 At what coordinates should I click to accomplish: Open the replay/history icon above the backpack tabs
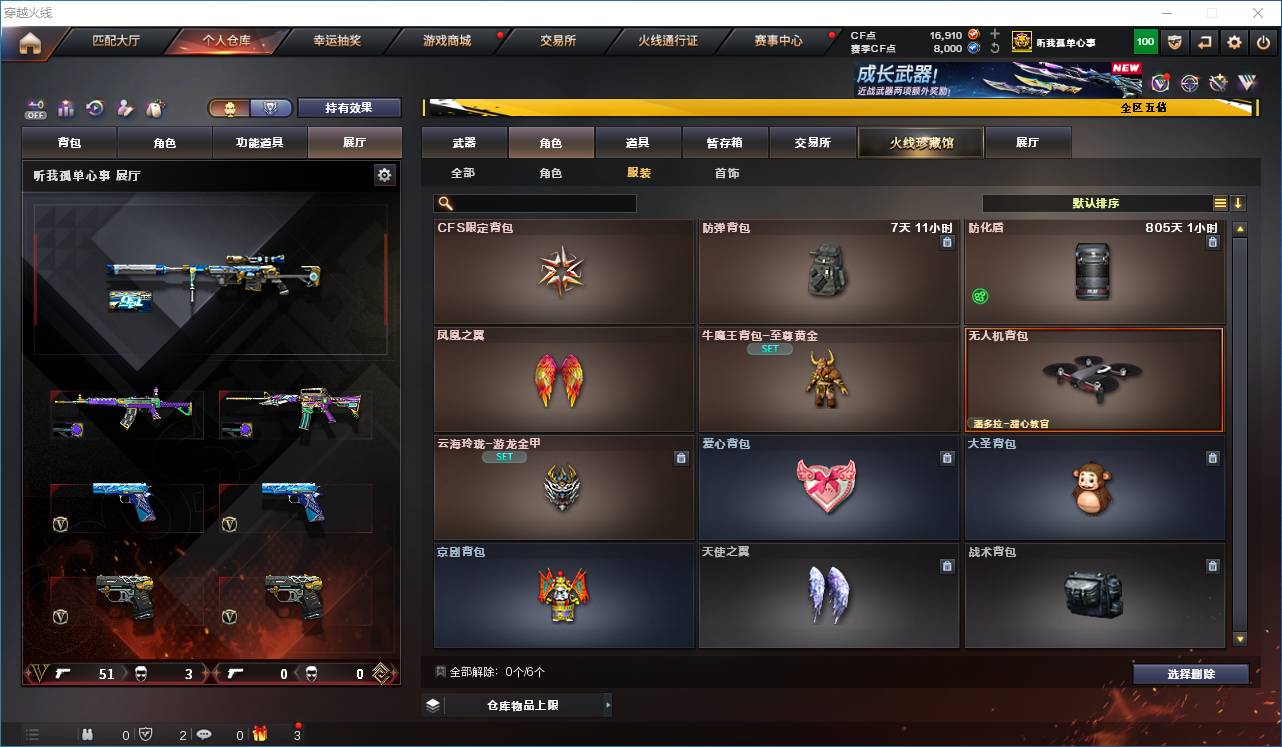(x=94, y=108)
